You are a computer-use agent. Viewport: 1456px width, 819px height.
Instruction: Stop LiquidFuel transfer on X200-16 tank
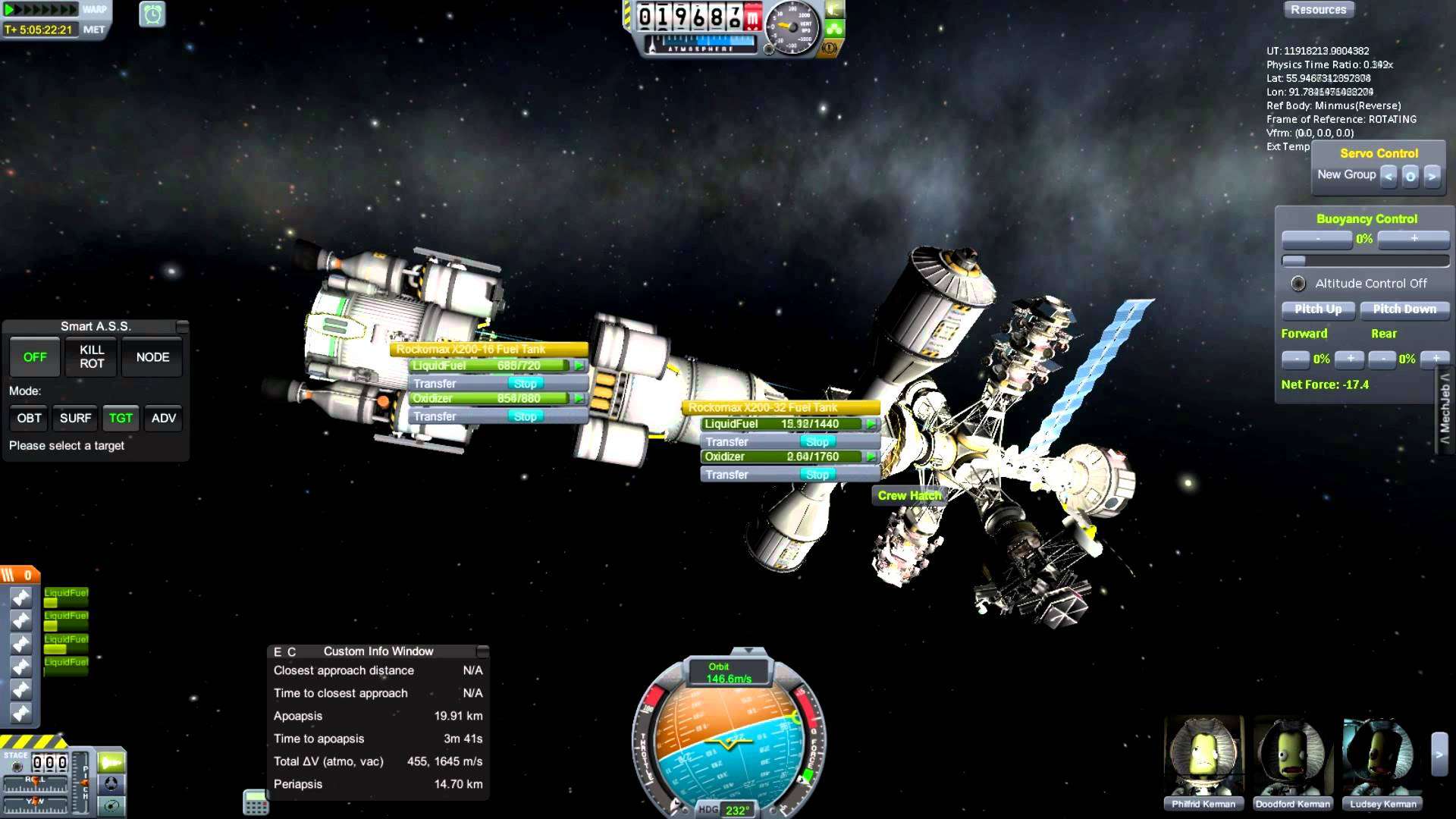point(526,383)
